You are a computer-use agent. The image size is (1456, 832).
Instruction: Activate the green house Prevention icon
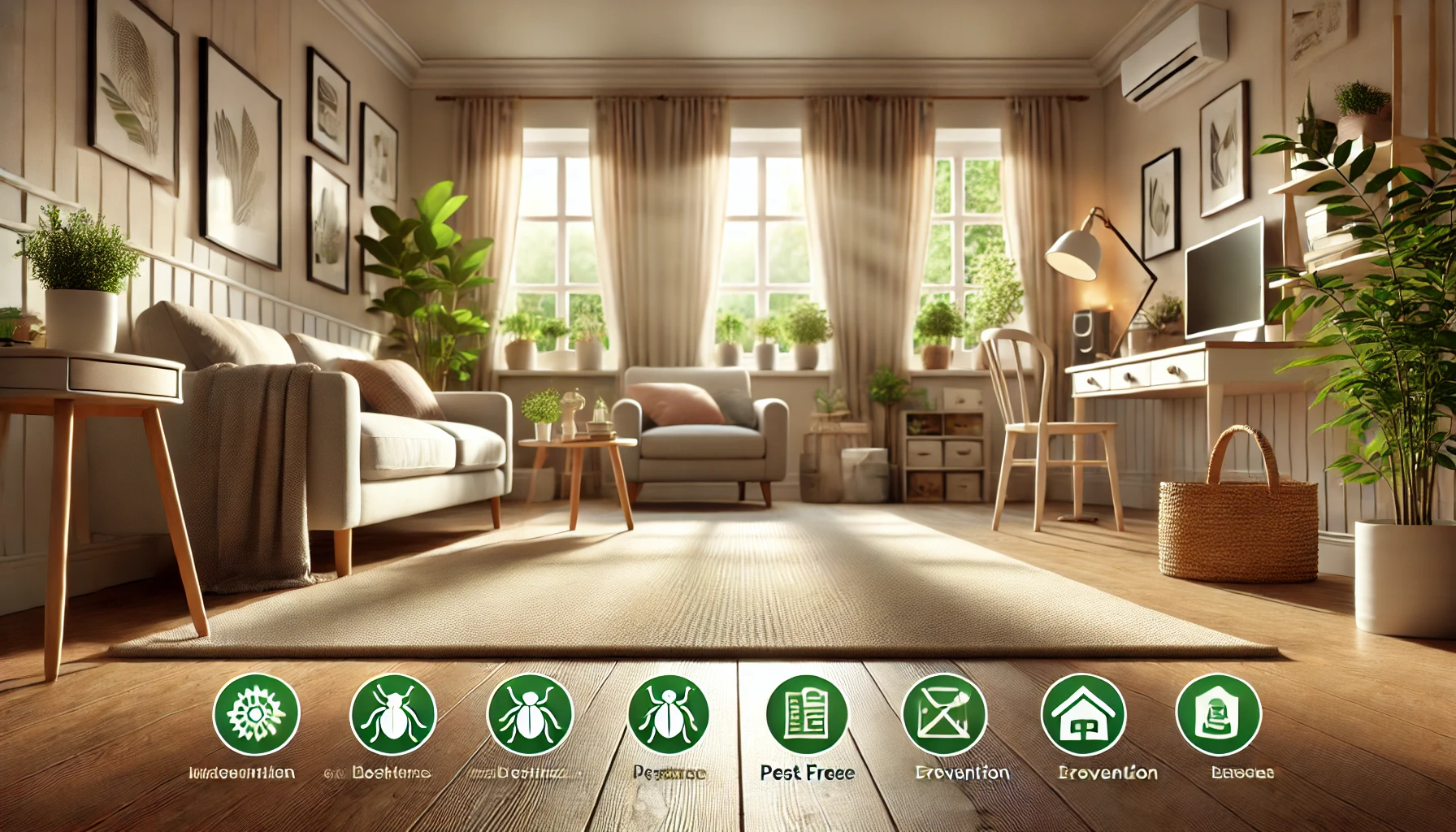[x=1083, y=715]
